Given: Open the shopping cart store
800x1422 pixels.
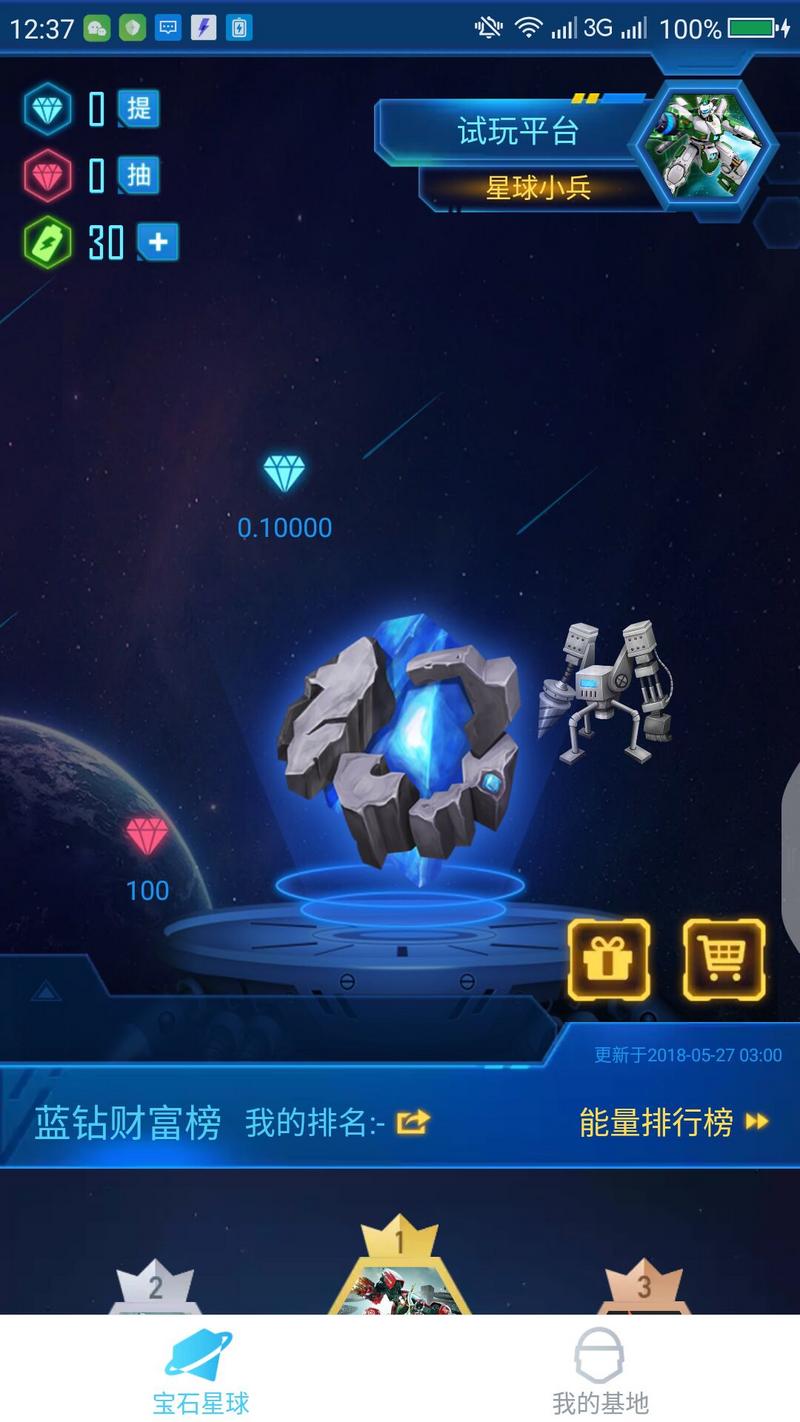Looking at the screenshot, I should pyautogui.click(x=724, y=960).
